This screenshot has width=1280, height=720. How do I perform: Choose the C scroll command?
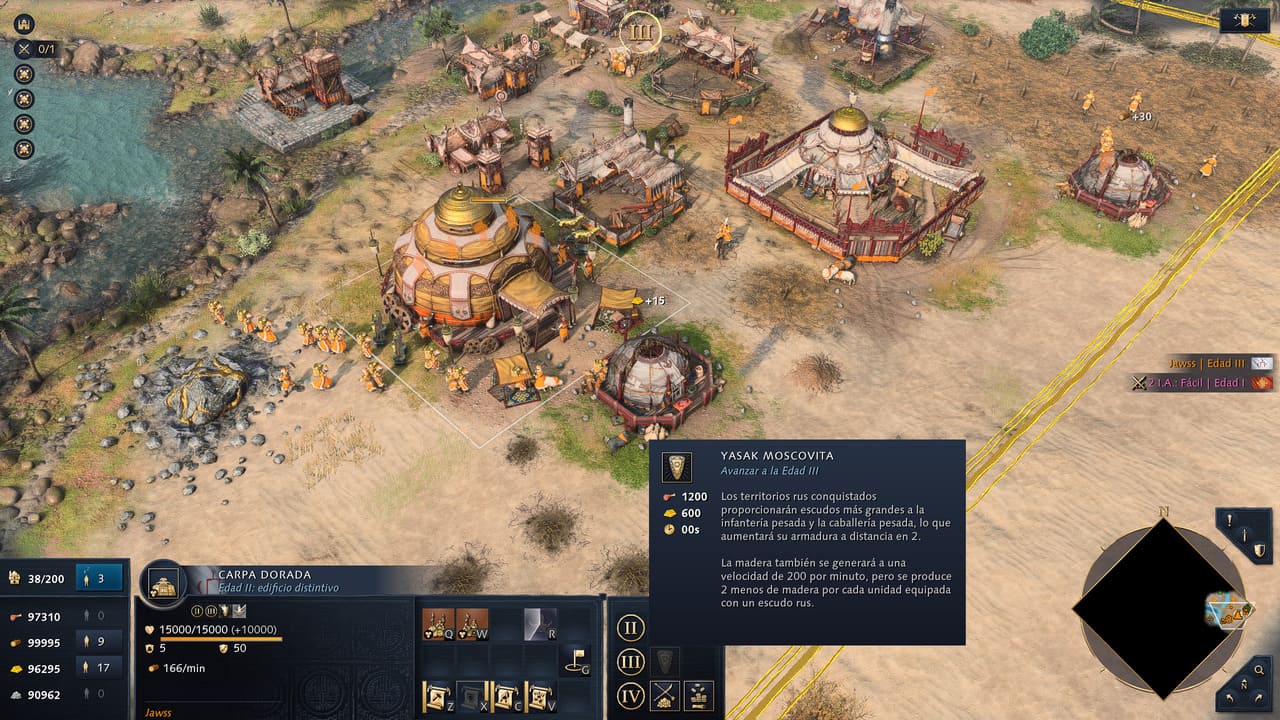point(506,696)
